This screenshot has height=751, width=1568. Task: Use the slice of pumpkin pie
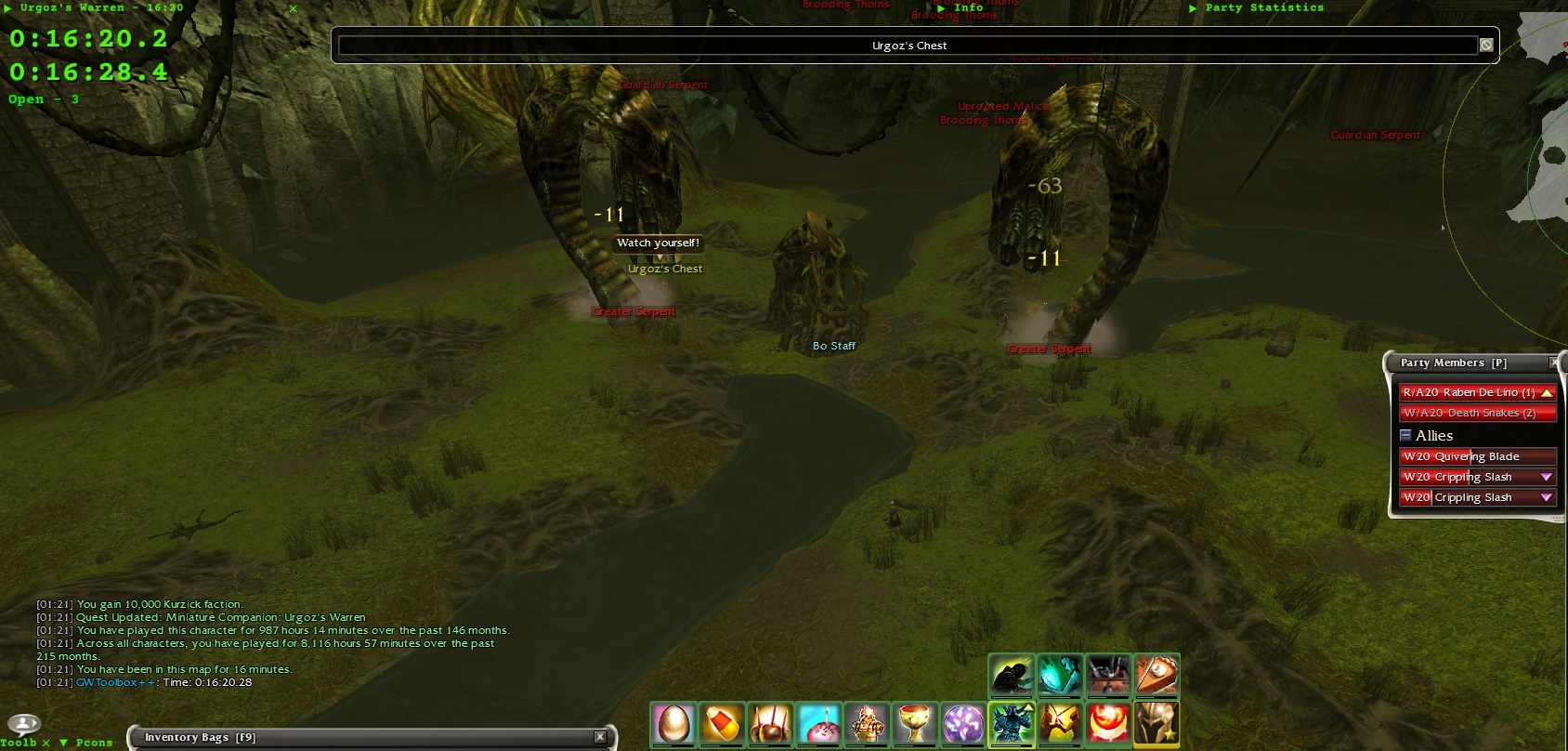pyautogui.click(x=1156, y=675)
